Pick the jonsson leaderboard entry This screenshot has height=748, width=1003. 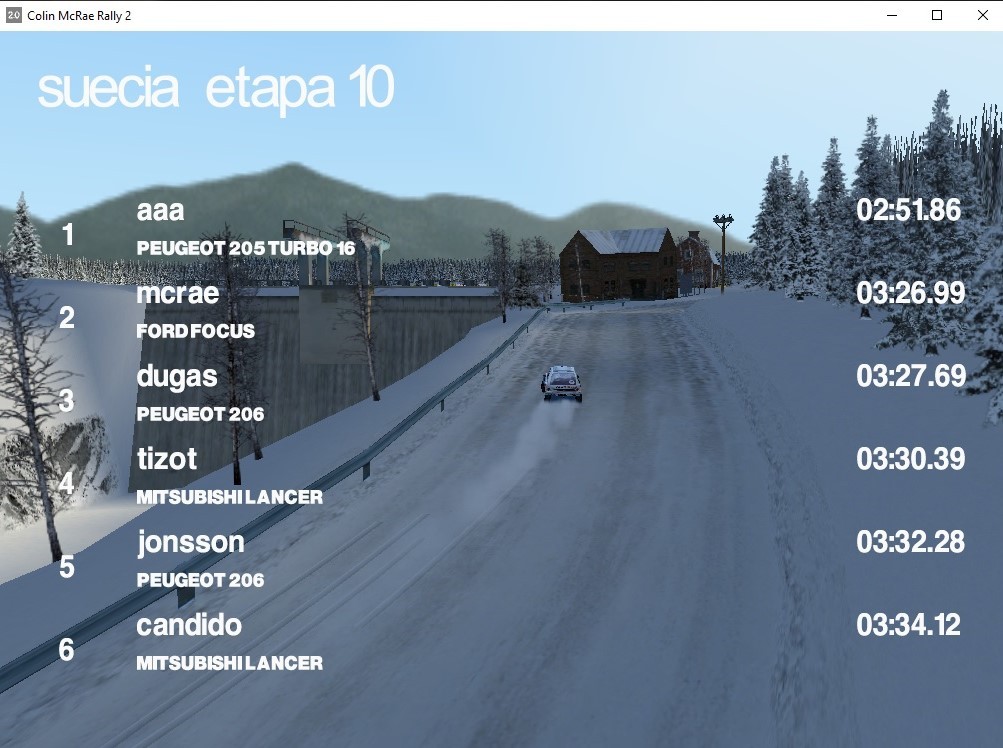point(190,543)
